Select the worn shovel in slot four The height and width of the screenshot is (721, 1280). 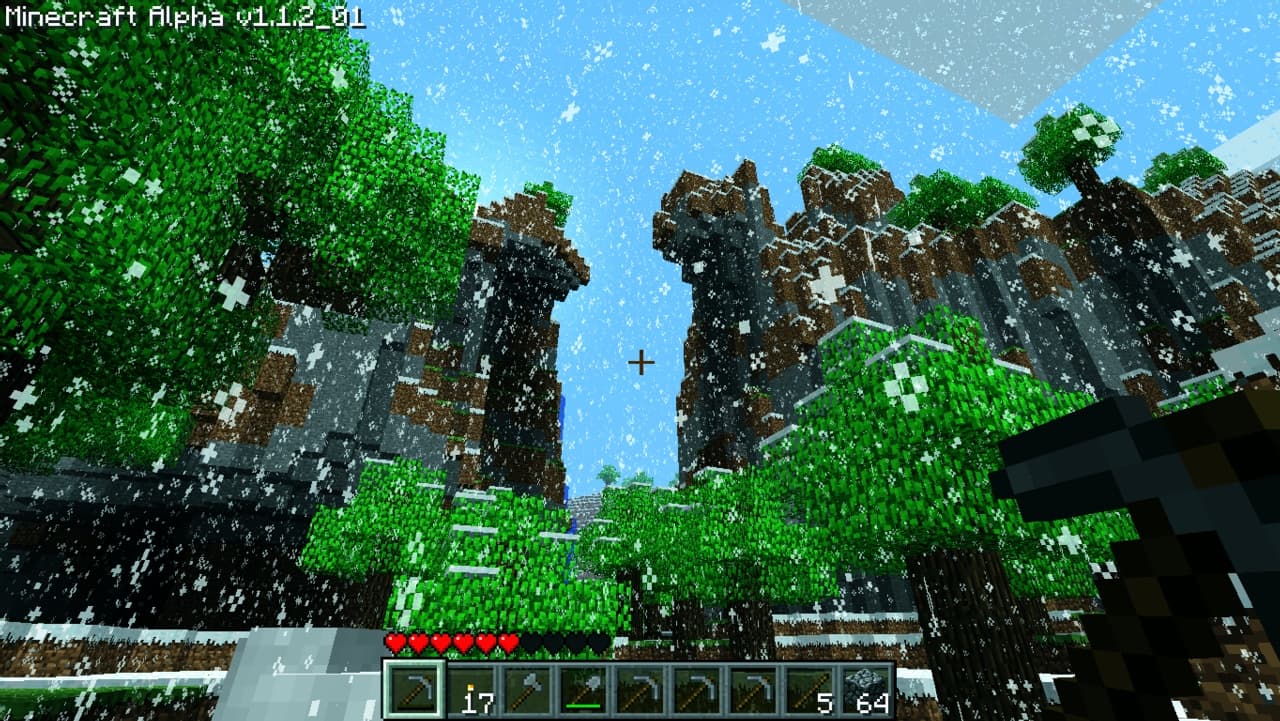pos(584,688)
